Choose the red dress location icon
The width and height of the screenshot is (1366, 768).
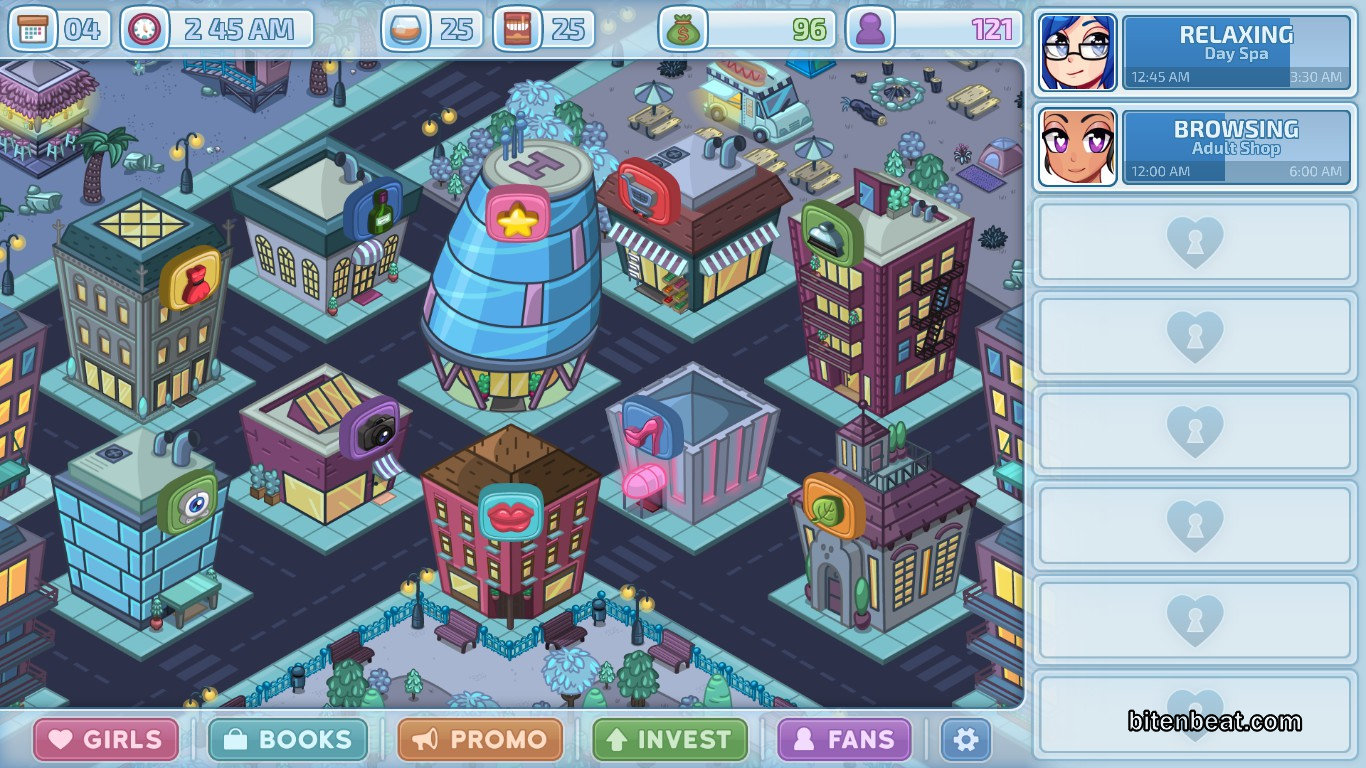click(190, 279)
